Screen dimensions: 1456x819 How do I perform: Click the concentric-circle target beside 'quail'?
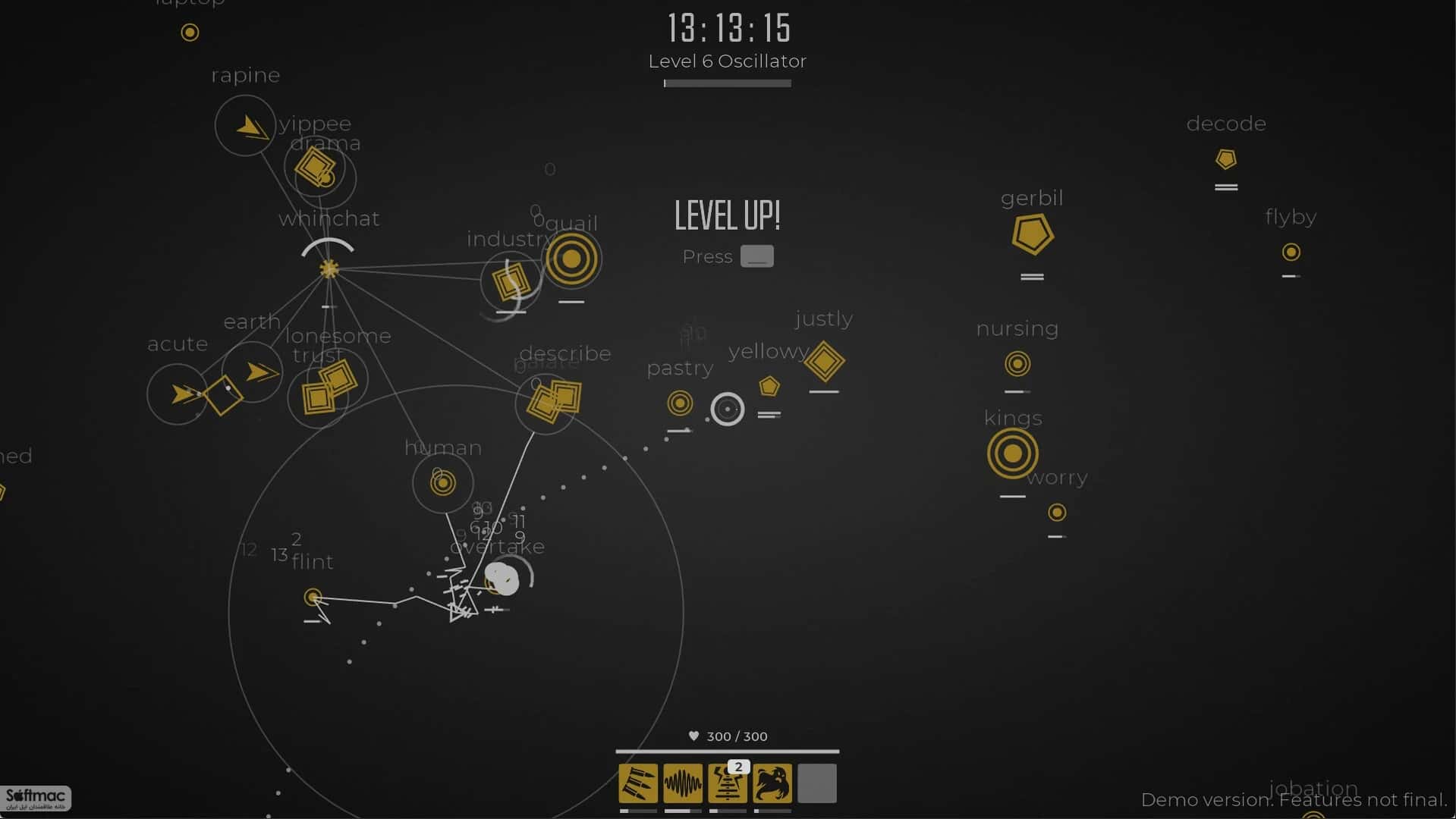[573, 258]
